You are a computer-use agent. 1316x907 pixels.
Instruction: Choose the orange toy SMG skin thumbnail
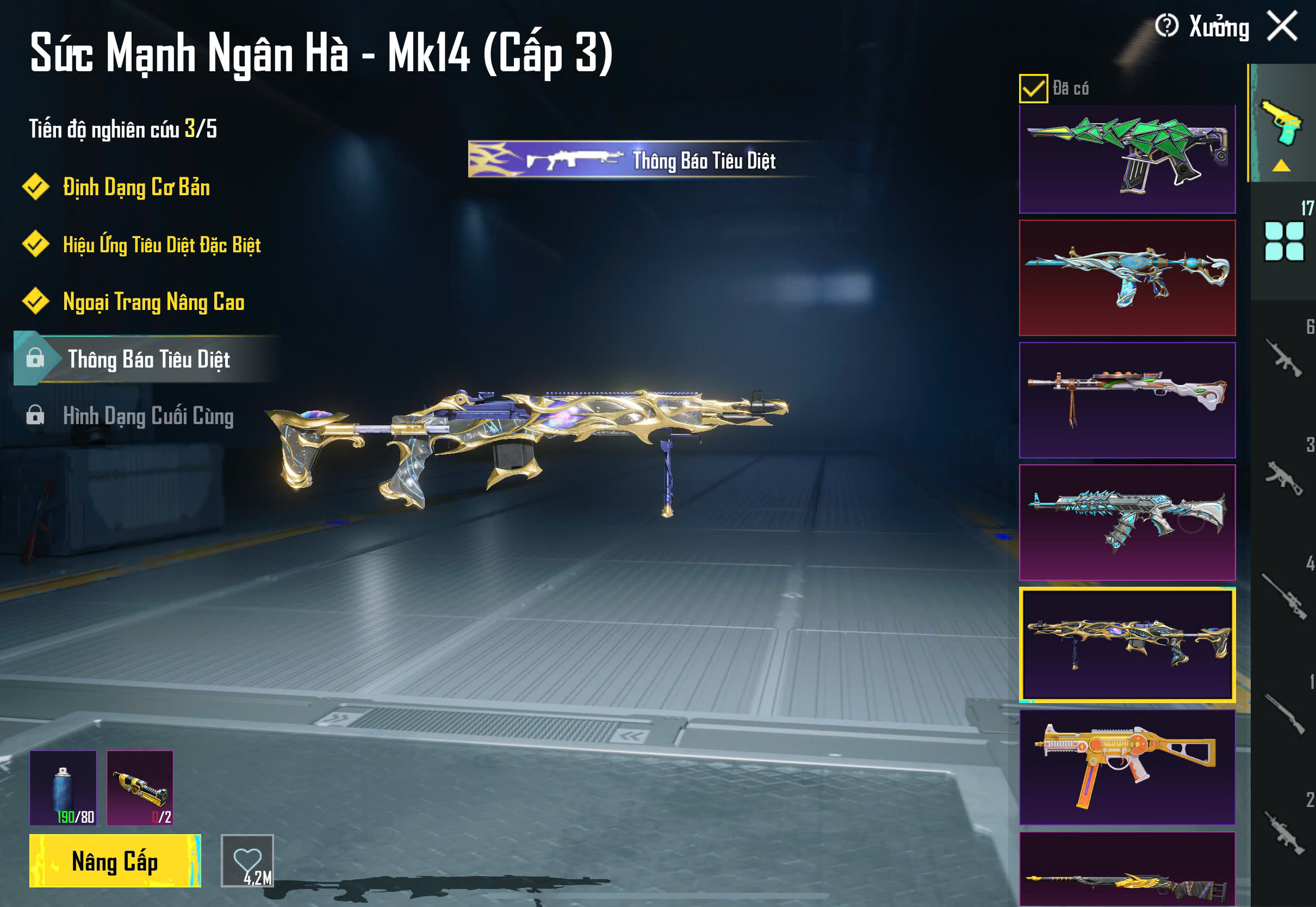(1127, 767)
